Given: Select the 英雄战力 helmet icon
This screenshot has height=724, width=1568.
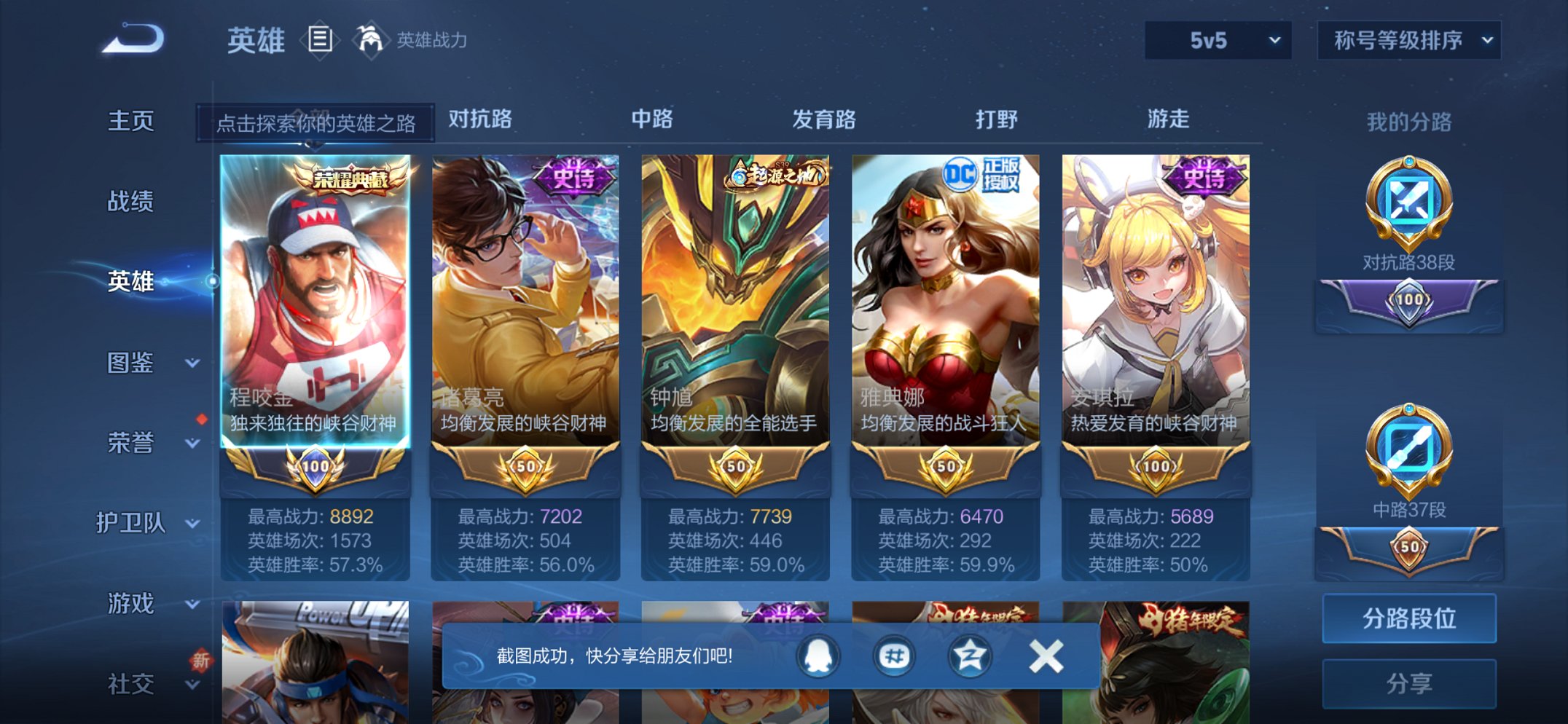Looking at the screenshot, I should [x=372, y=40].
